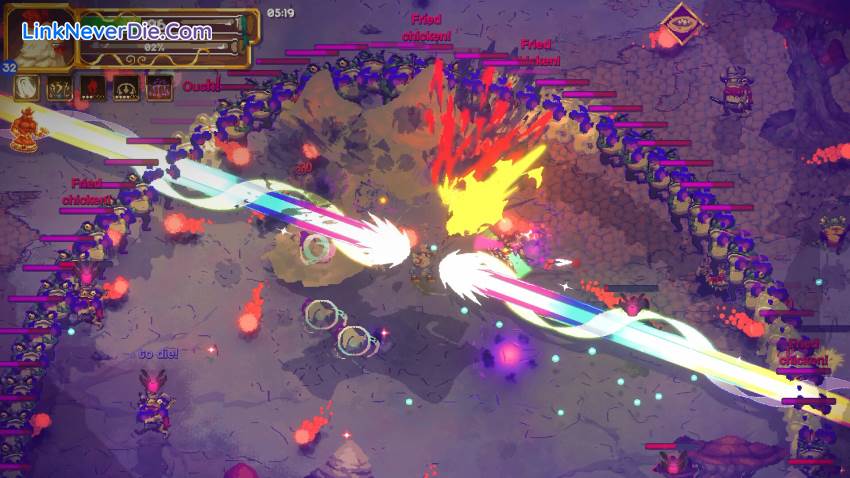The image size is (850, 478).
Task: Open the LinkNeverDie.Com watermark link
Action: pyautogui.click(x=116, y=32)
